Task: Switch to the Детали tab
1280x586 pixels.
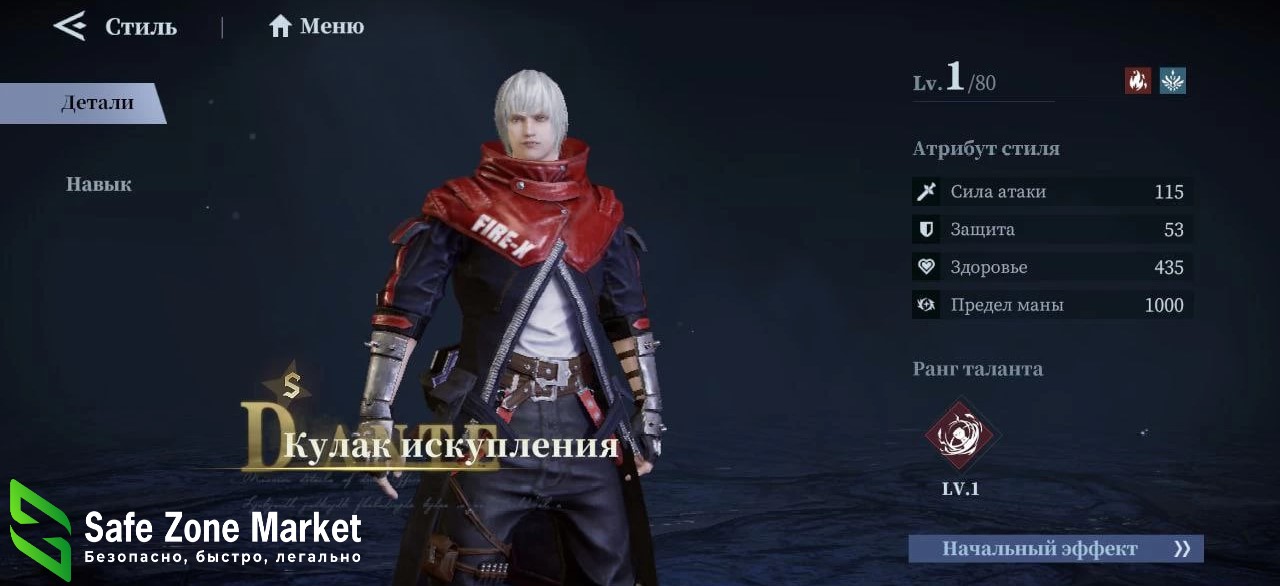Action: click(x=96, y=103)
